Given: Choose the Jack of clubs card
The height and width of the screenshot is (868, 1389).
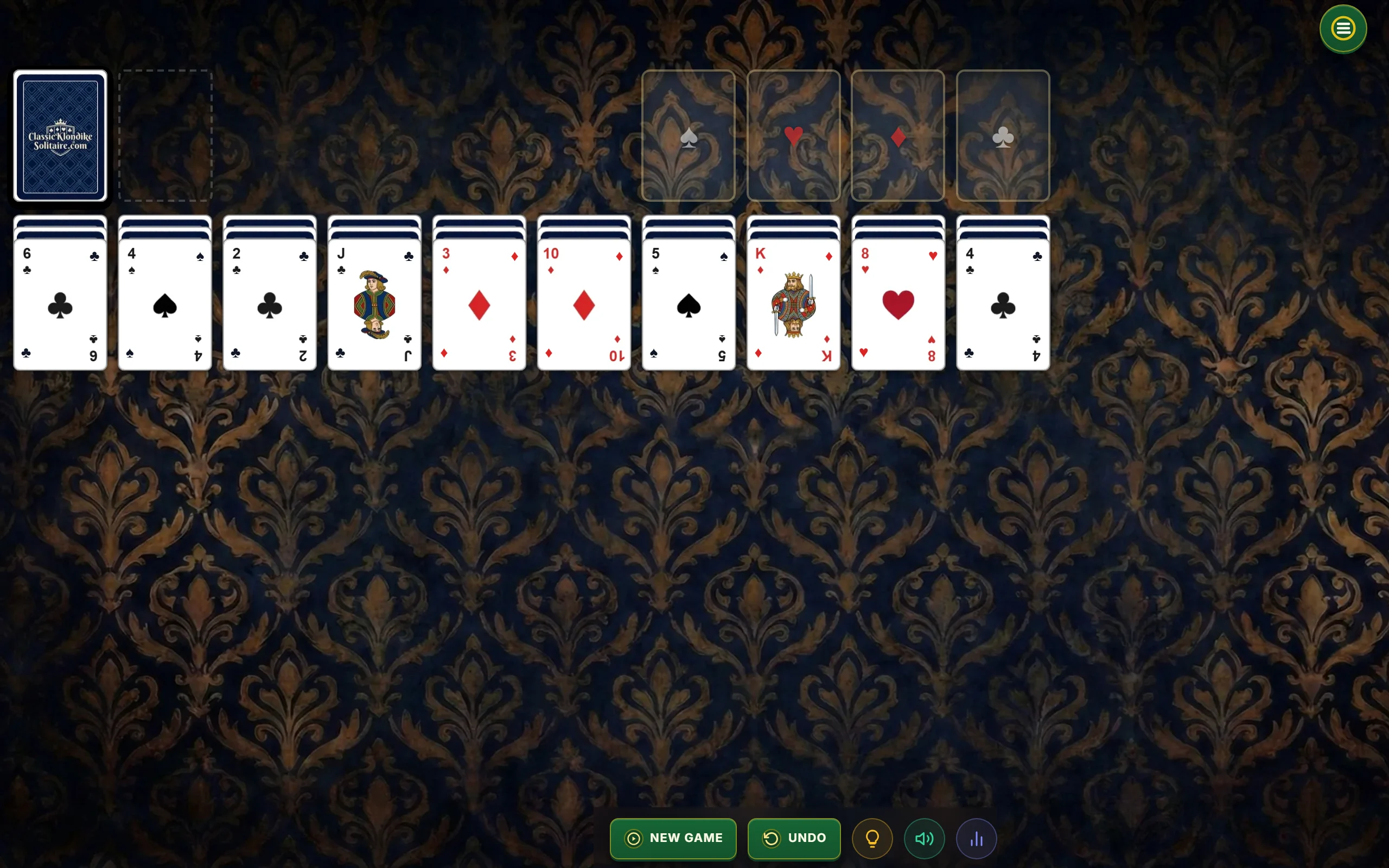Looking at the screenshot, I should 375,304.
